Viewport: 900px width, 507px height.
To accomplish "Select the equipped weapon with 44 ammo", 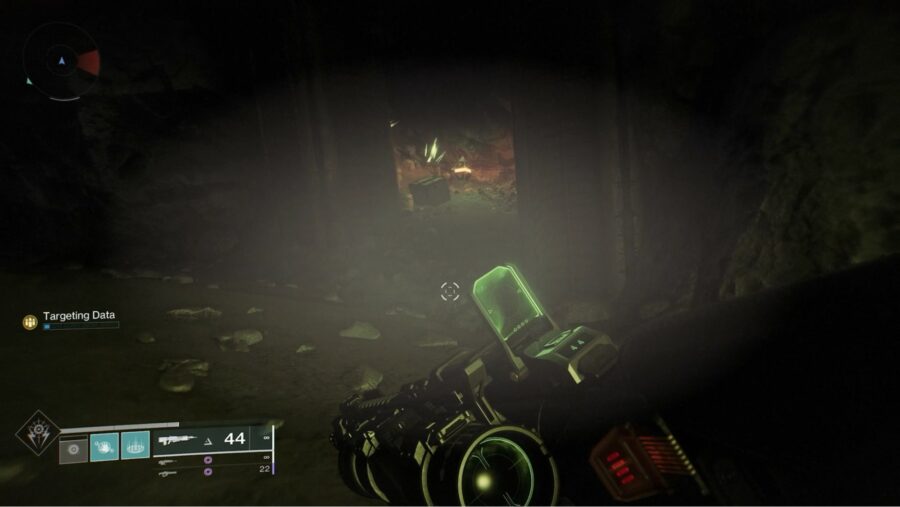I will (210, 438).
